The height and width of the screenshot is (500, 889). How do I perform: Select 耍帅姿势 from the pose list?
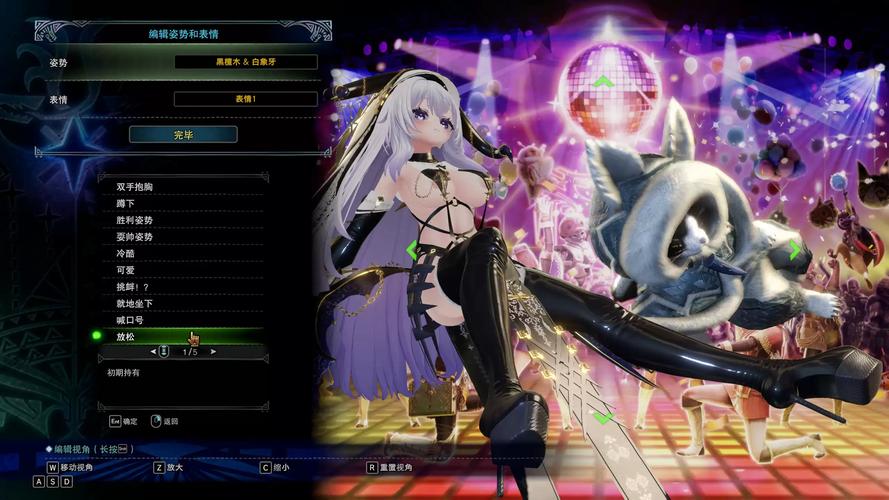coord(135,237)
